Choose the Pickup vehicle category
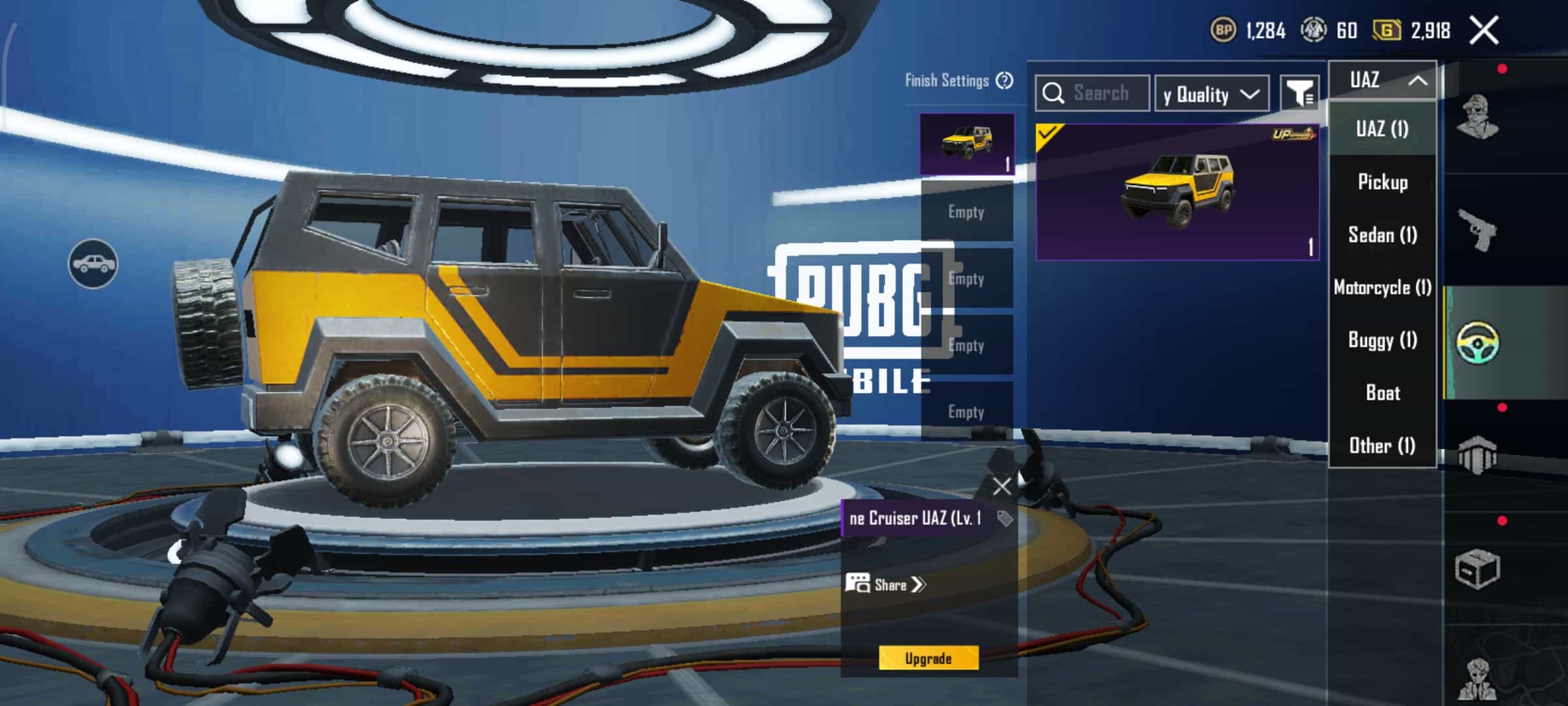 [x=1382, y=182]
